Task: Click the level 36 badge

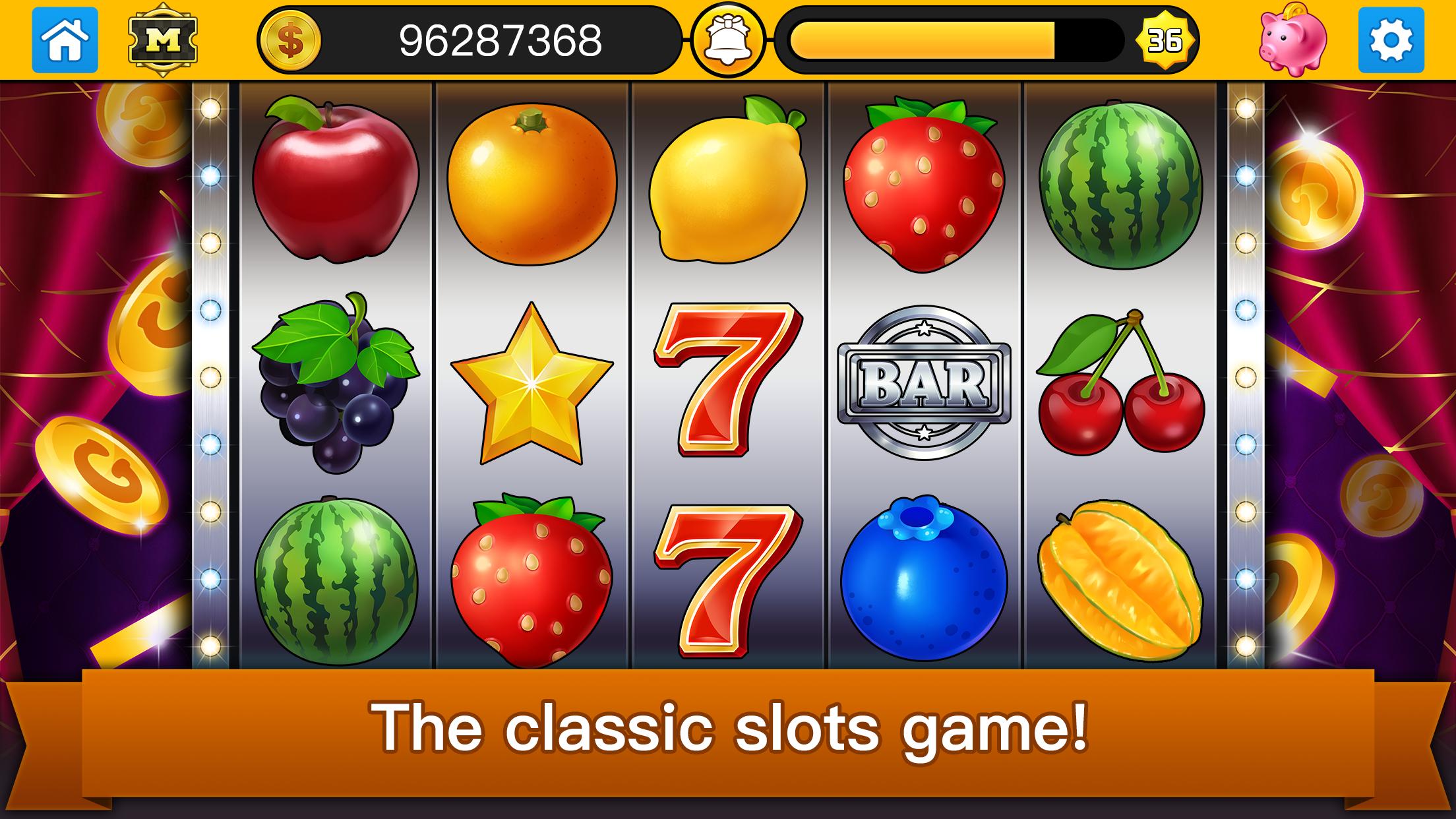Action: [x=1166, y=41]
